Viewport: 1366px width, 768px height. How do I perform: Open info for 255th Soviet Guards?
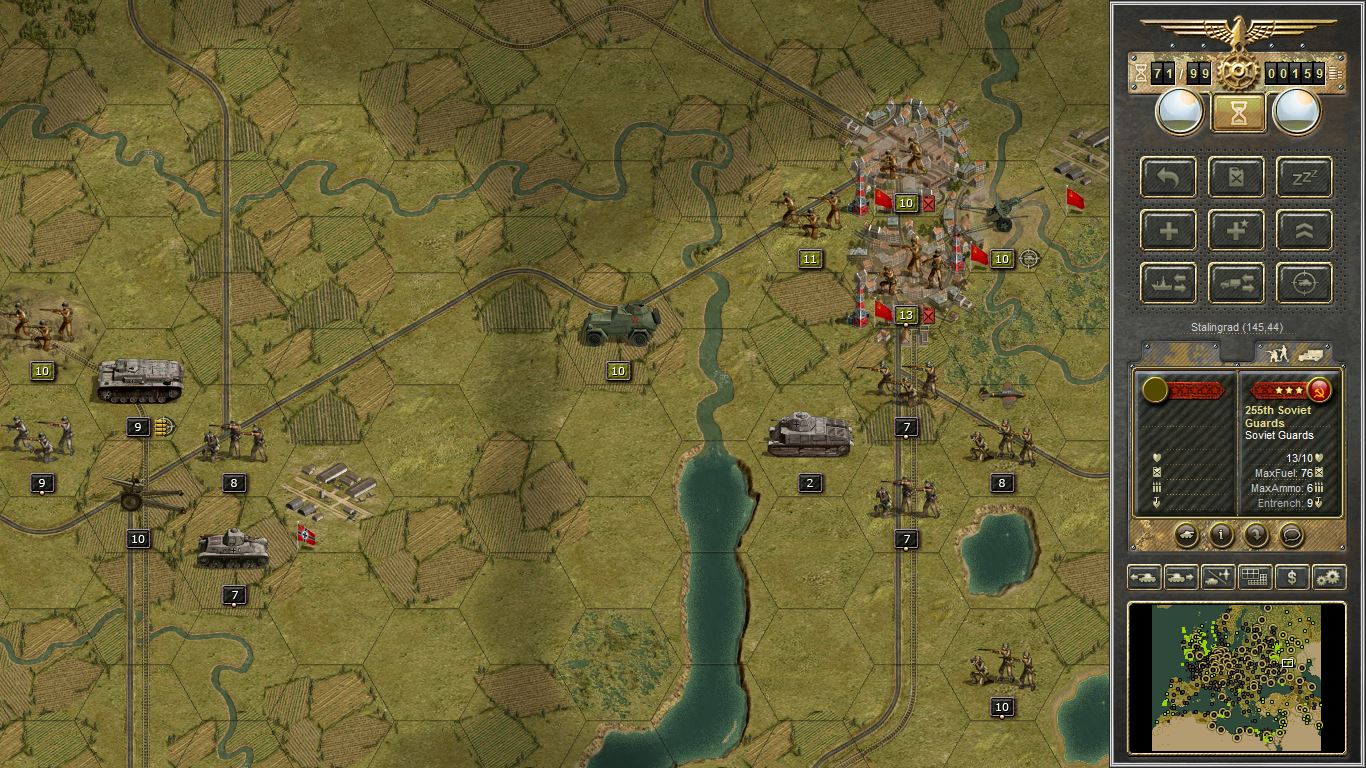[x=1222, y=536]
